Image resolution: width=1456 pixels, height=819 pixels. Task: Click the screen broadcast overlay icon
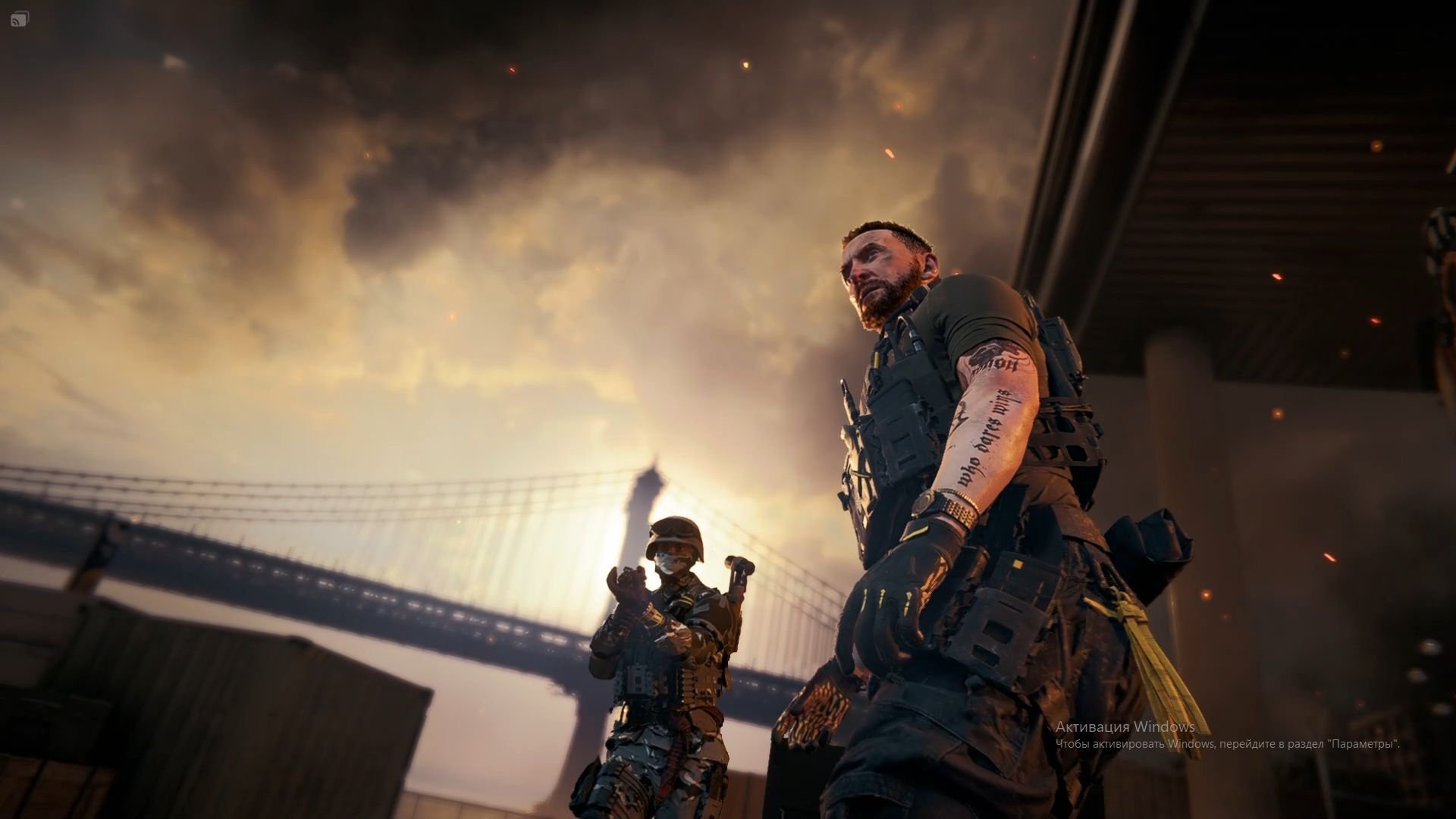coord(20,19)
